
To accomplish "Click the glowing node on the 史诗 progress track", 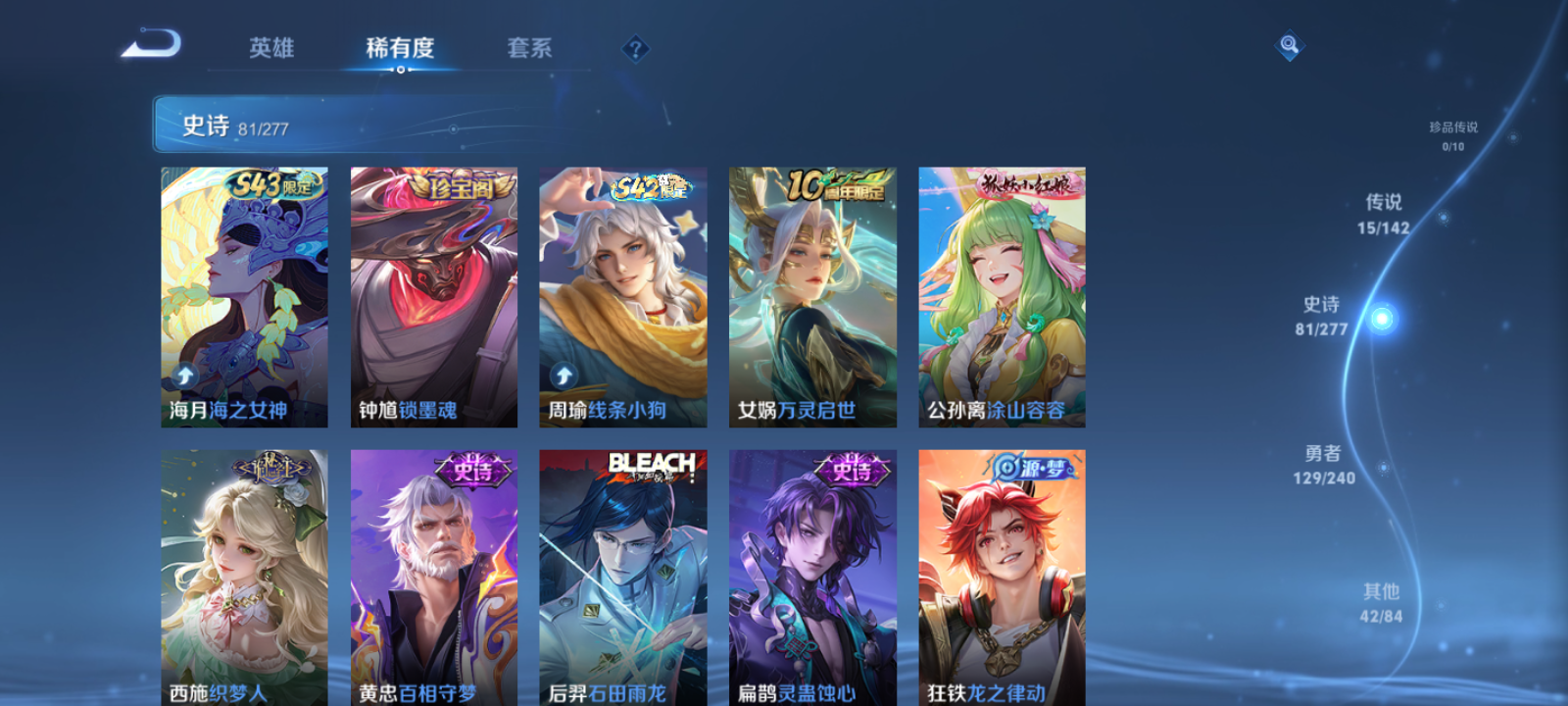I will click(1382, 317).
